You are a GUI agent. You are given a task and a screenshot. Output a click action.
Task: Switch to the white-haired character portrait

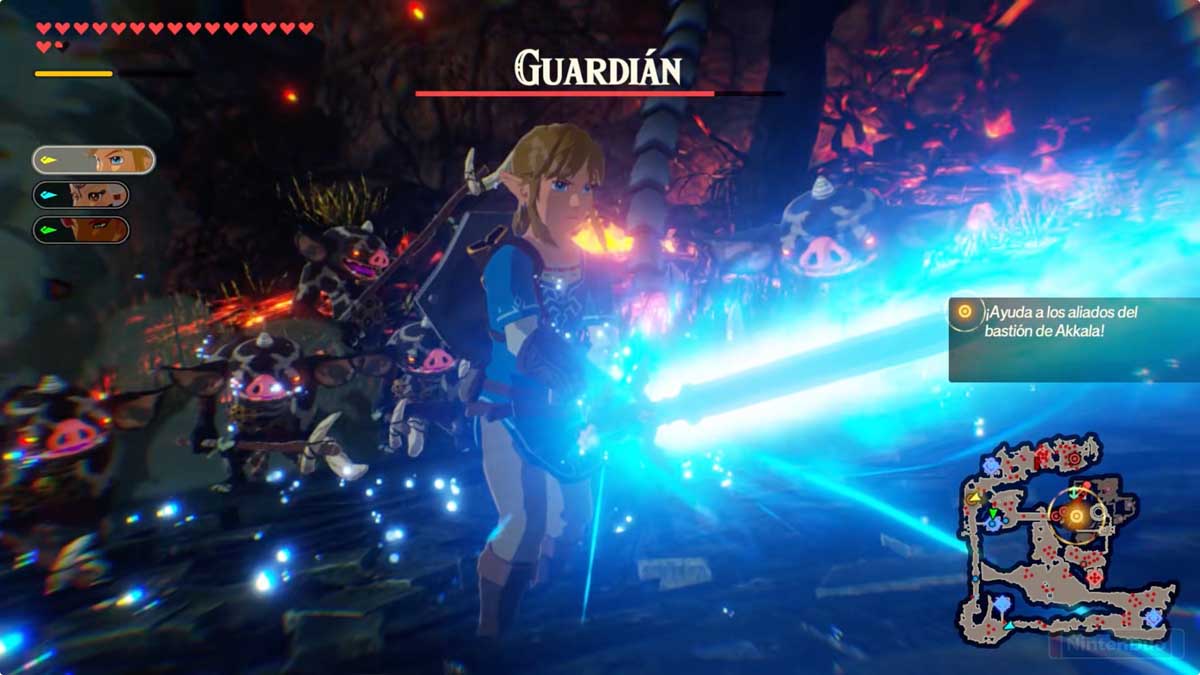(x=82, y=195)
